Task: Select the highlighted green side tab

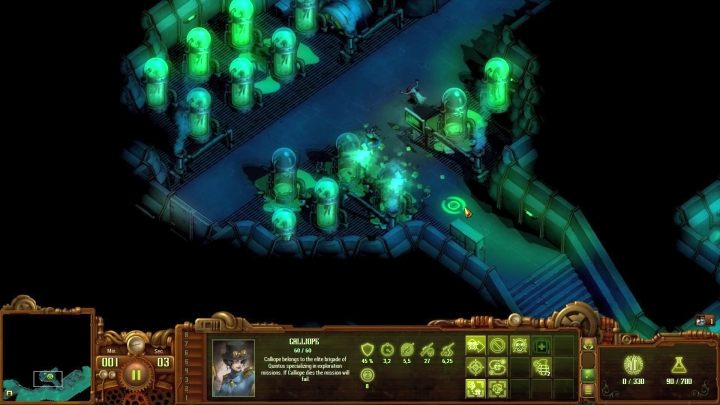Action: pos(588,374)
